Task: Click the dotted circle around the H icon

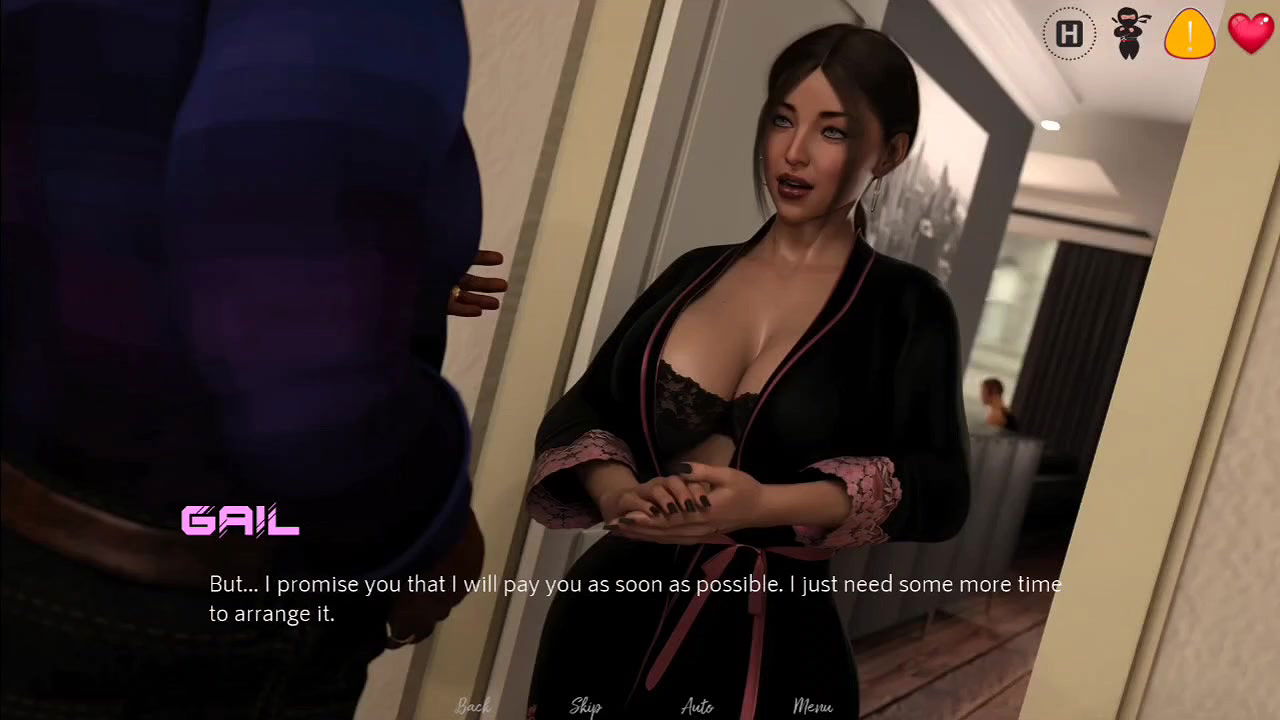Action: pyautogui.click(x=1069, y=33)
